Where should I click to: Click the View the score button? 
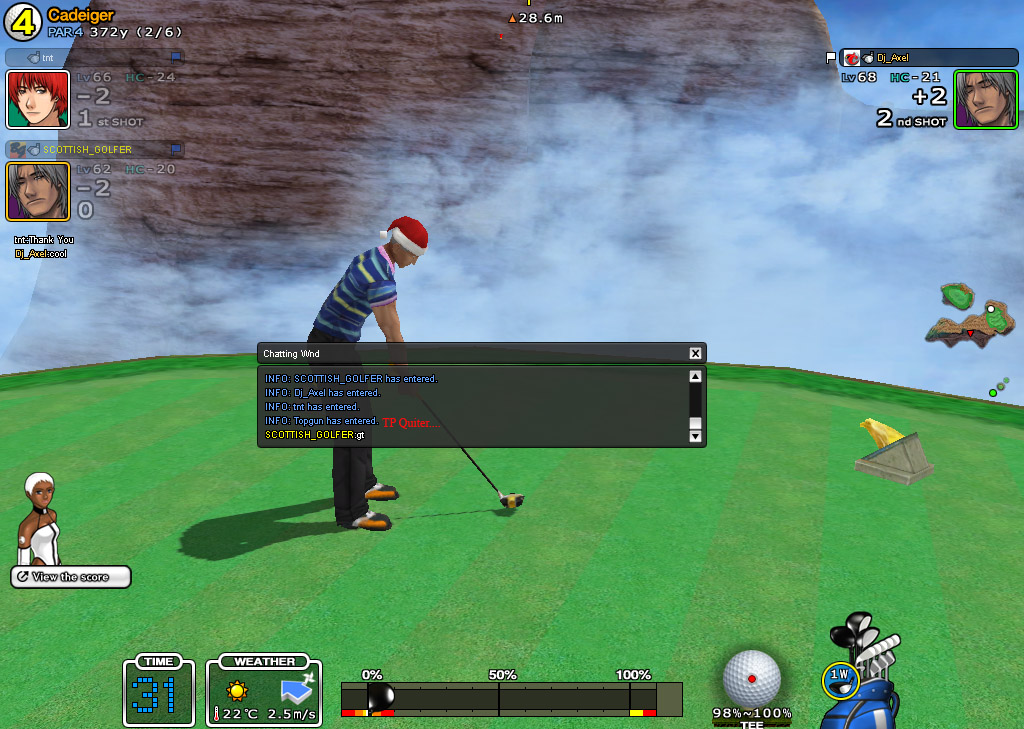click(71, 577)
